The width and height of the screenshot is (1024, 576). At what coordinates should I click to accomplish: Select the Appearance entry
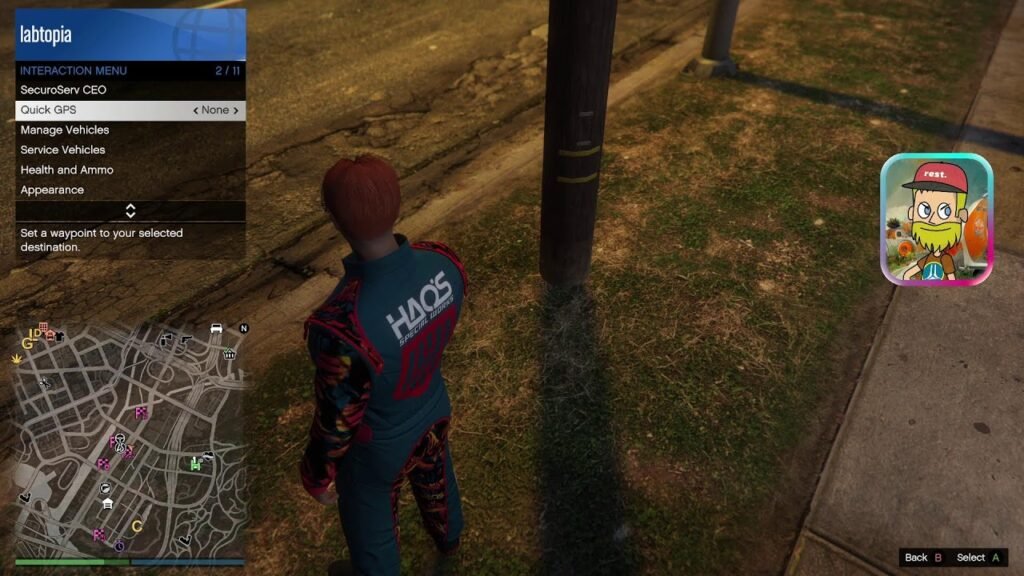click(x=52, y=190)
